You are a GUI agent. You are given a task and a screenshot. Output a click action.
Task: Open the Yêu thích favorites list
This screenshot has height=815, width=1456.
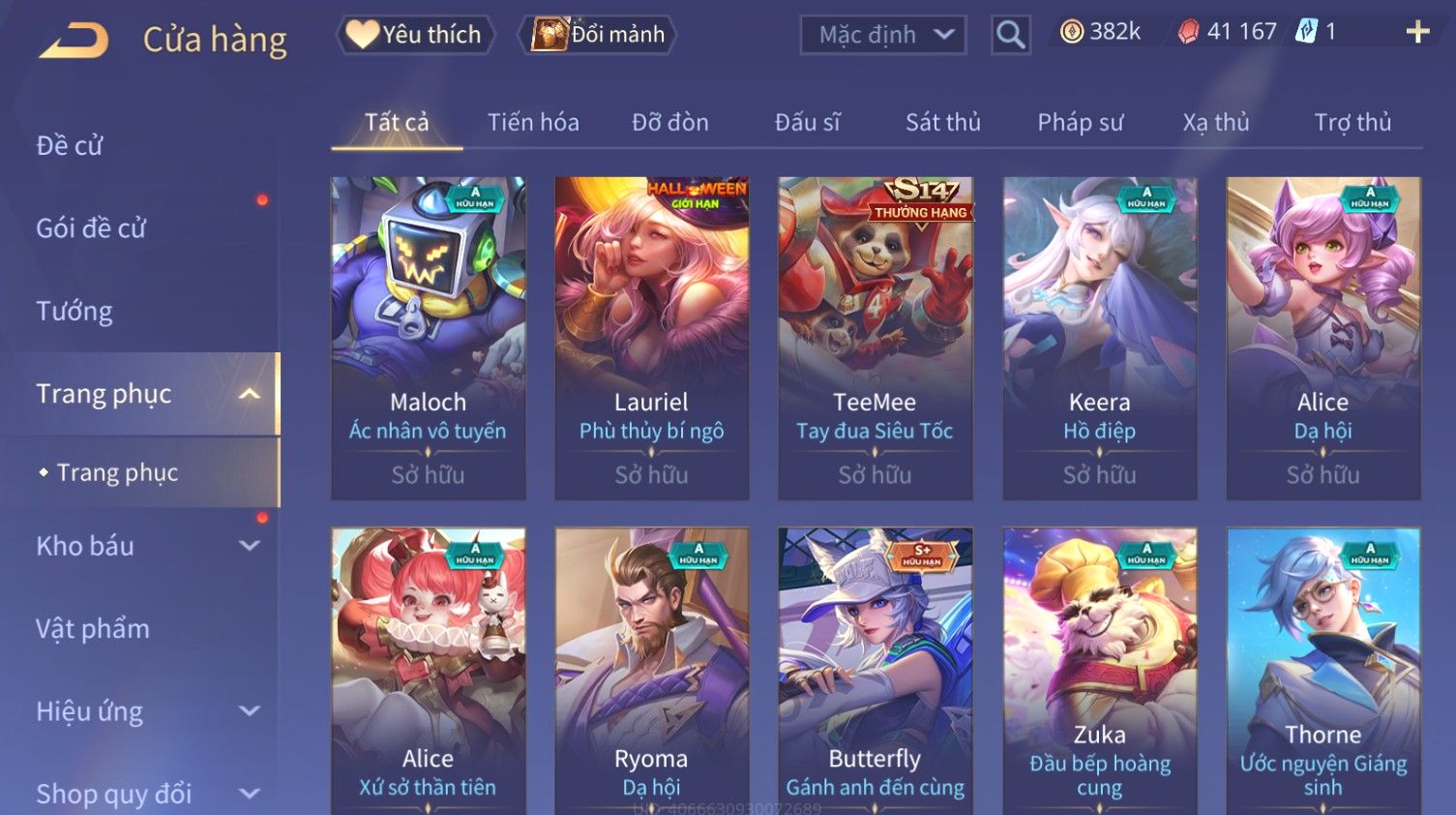coord(415,35)
